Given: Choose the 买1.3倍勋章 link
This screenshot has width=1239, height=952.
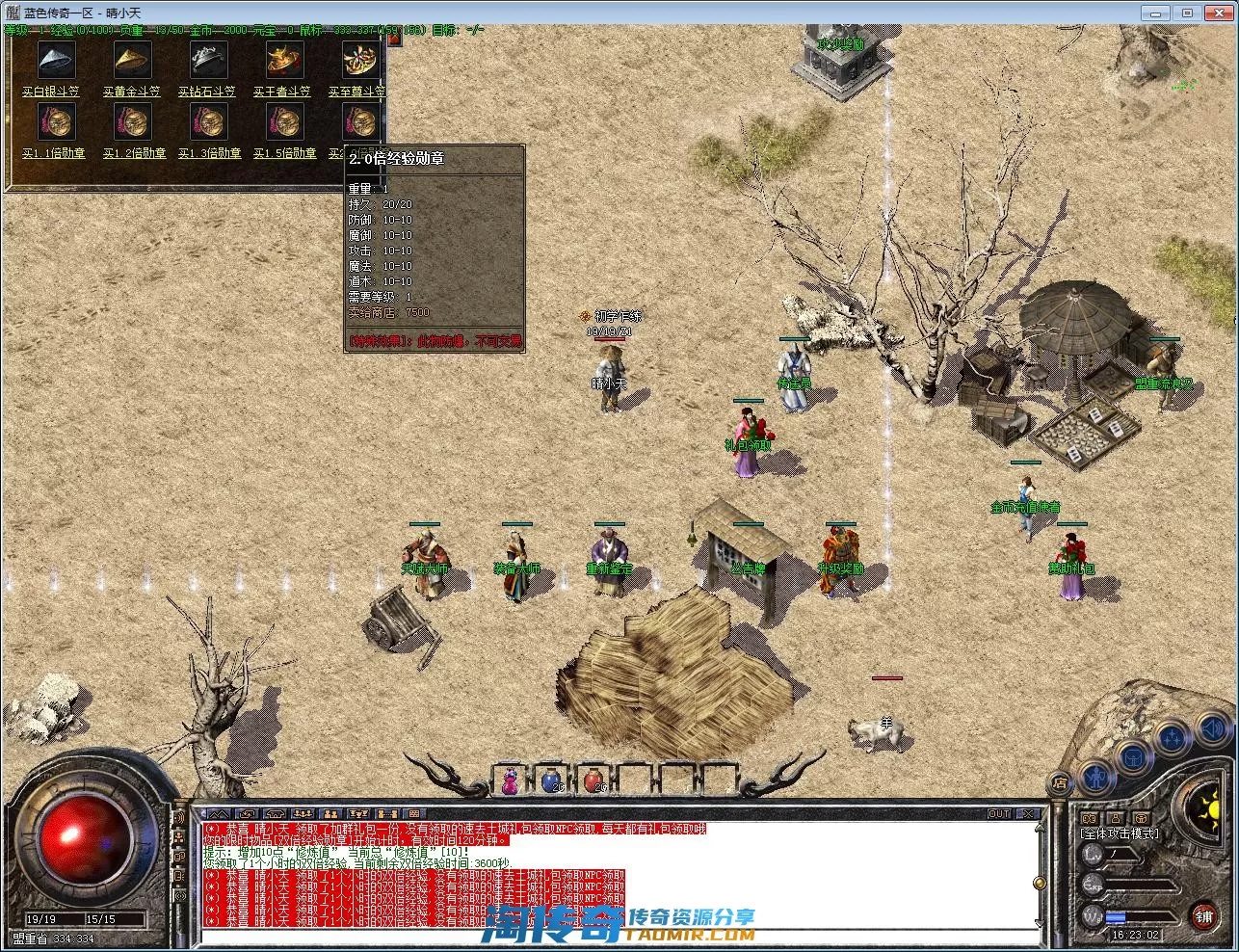Looking at the screenshot, I should point(209,153).
